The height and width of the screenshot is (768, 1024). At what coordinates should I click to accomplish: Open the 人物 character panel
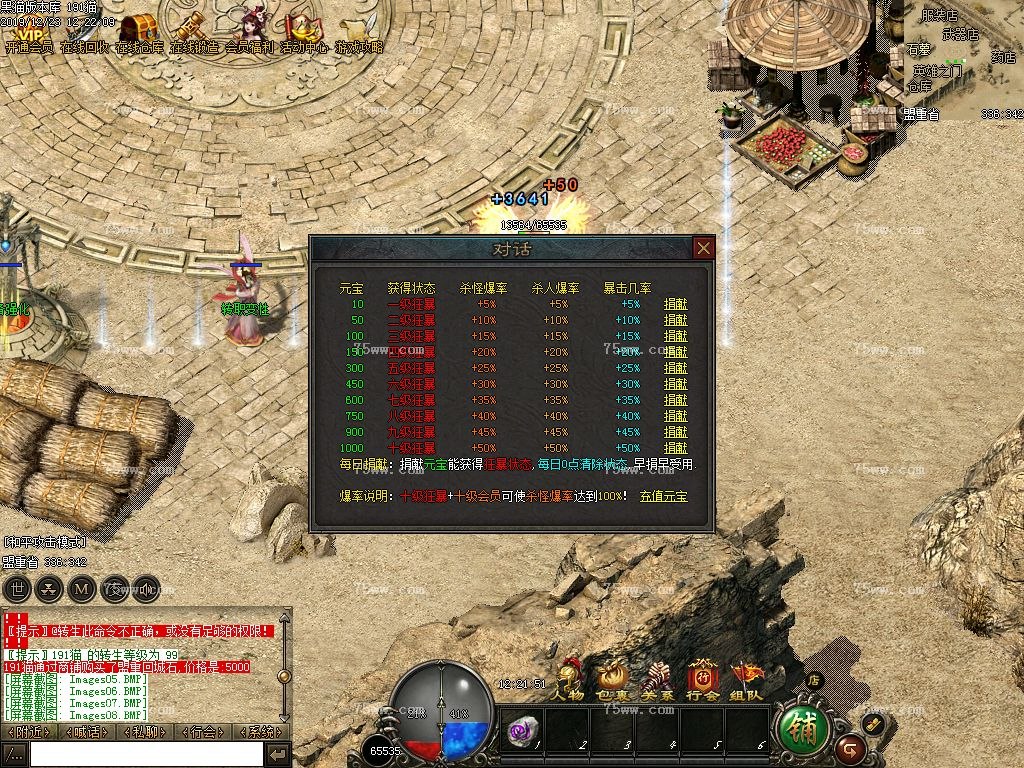pyautogui.click(x=570, y=680)
